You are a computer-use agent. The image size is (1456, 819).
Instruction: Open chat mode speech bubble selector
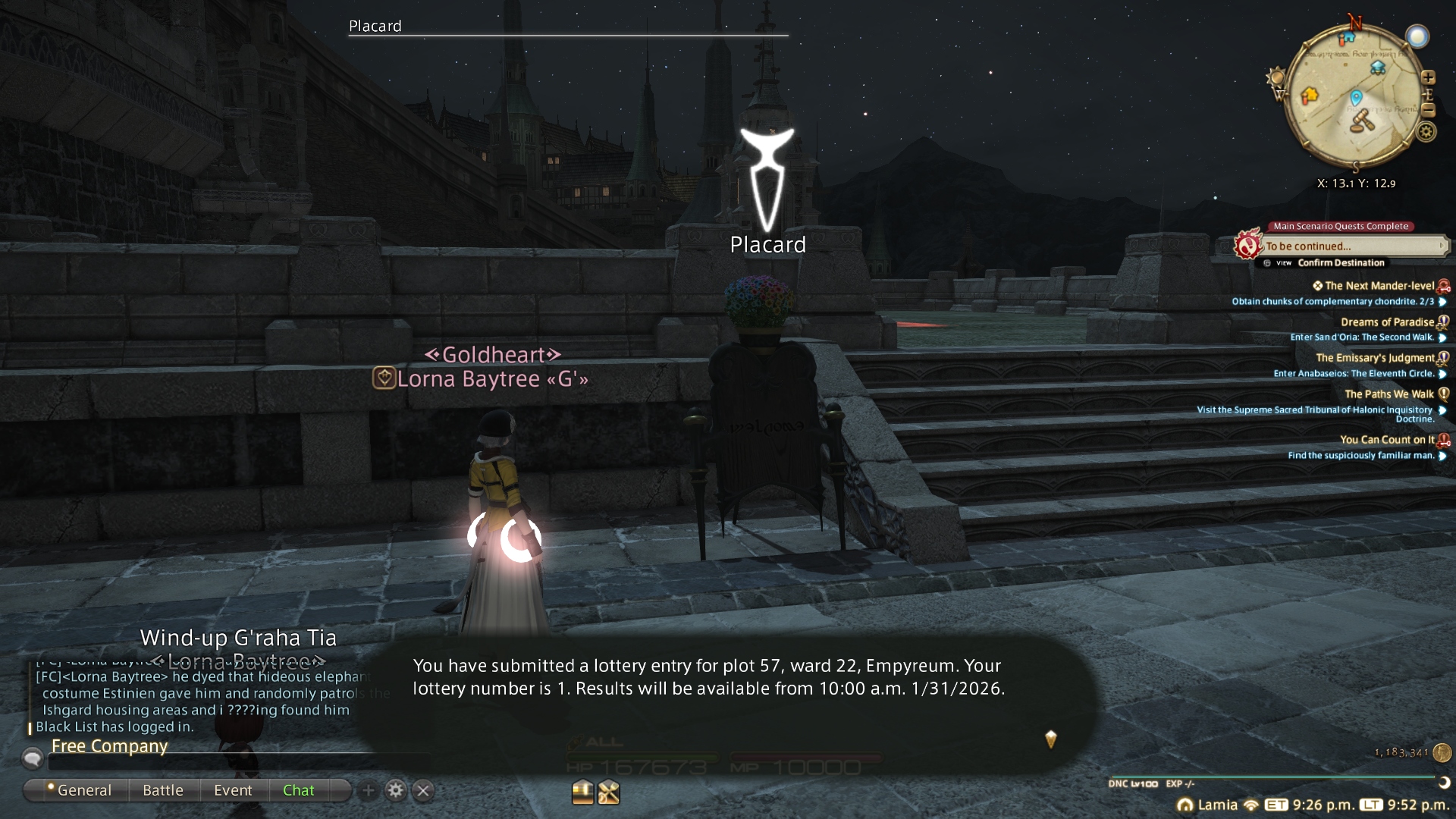click(x=33, y=758)
